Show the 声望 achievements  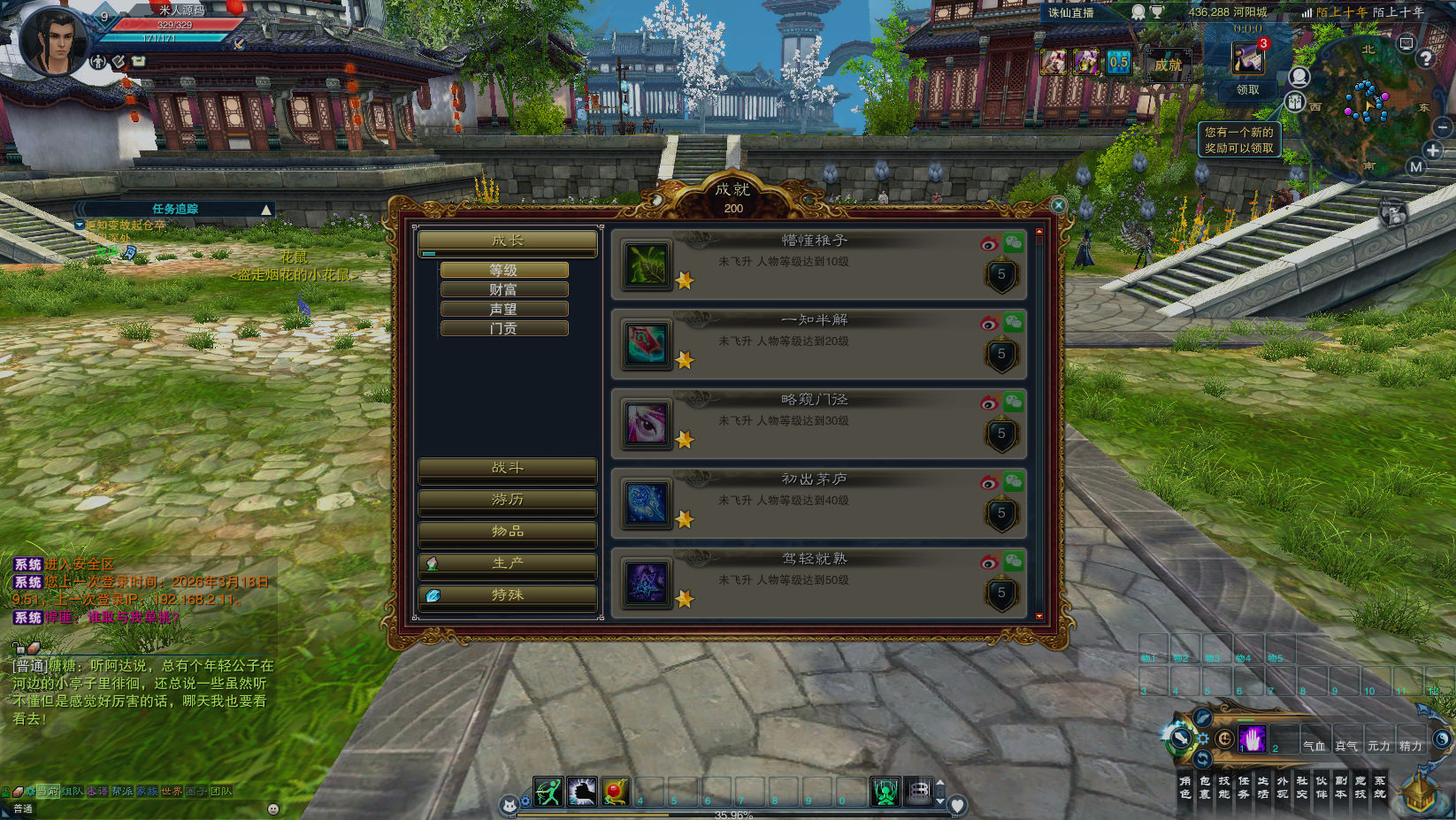504,309
